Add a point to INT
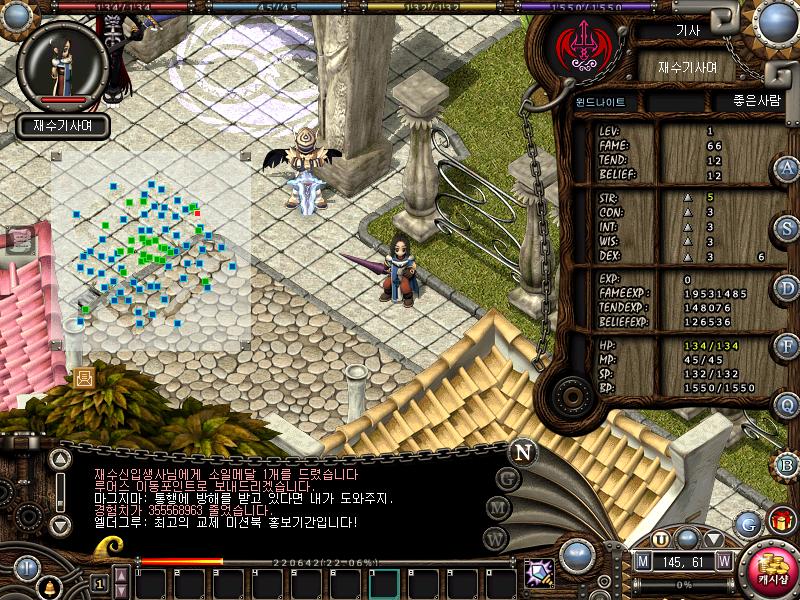The height and width of the screenshot is (600, 800). [687, 227]
